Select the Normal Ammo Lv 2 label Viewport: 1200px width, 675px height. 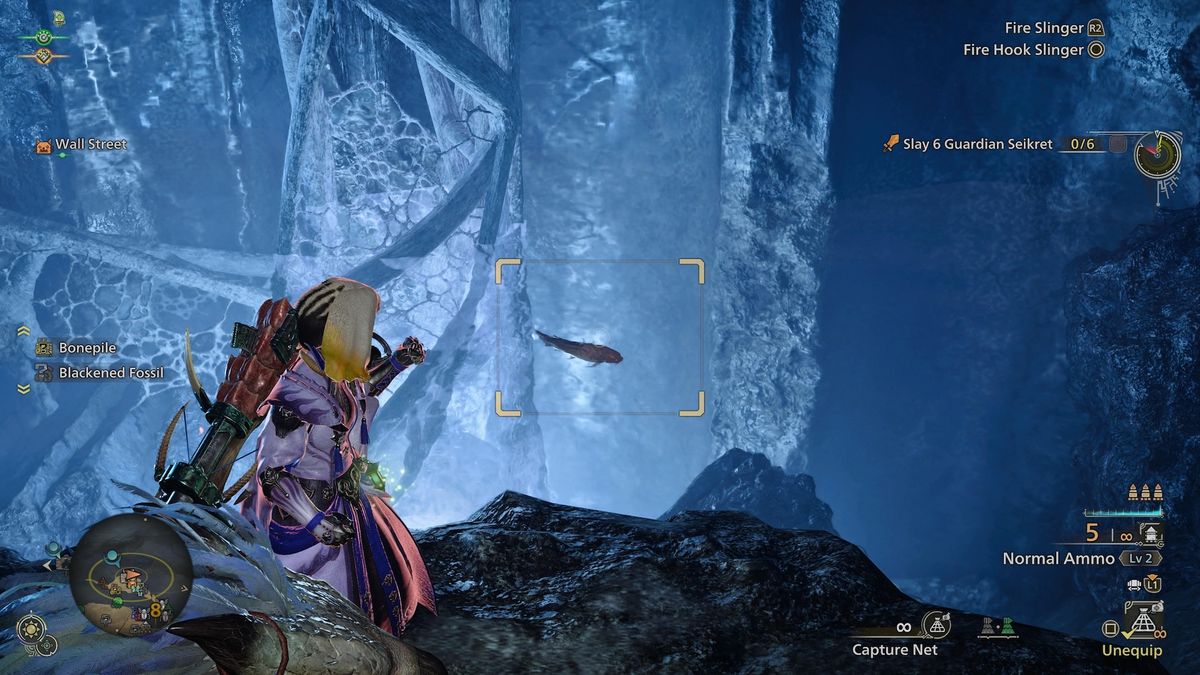1058,559
